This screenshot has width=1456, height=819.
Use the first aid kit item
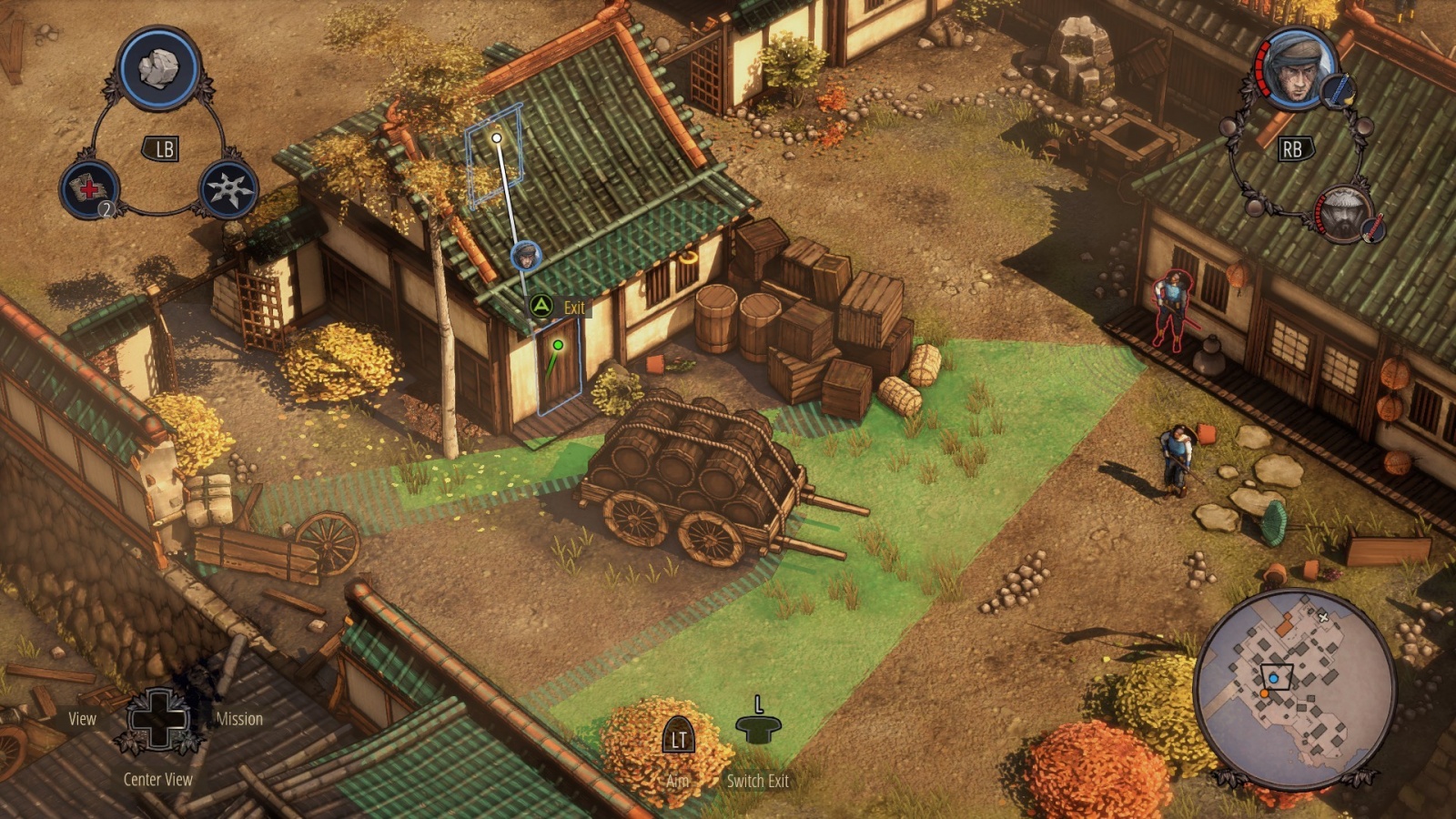tap(89, 189)
